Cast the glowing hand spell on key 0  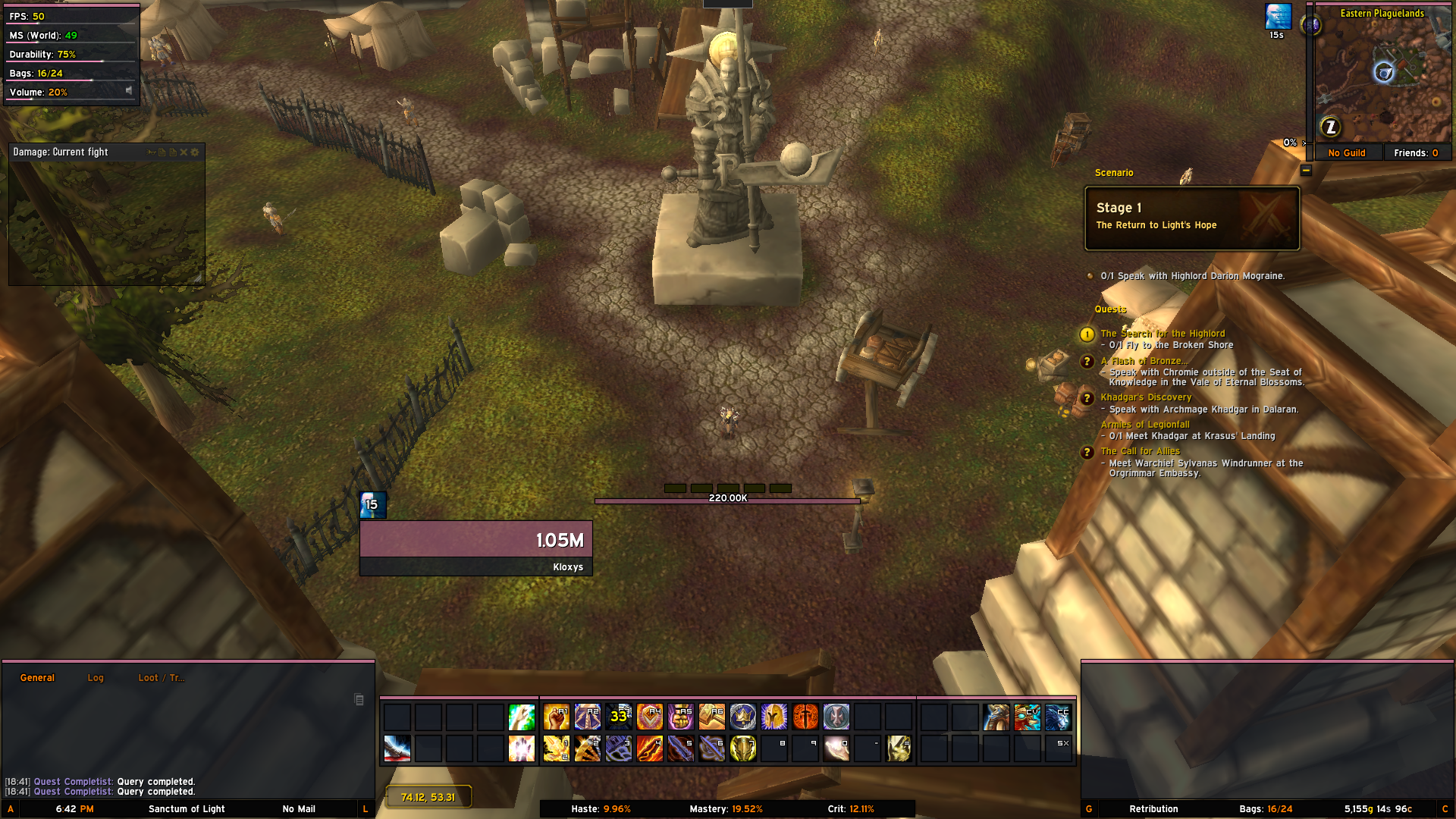[x=836, y=748]
